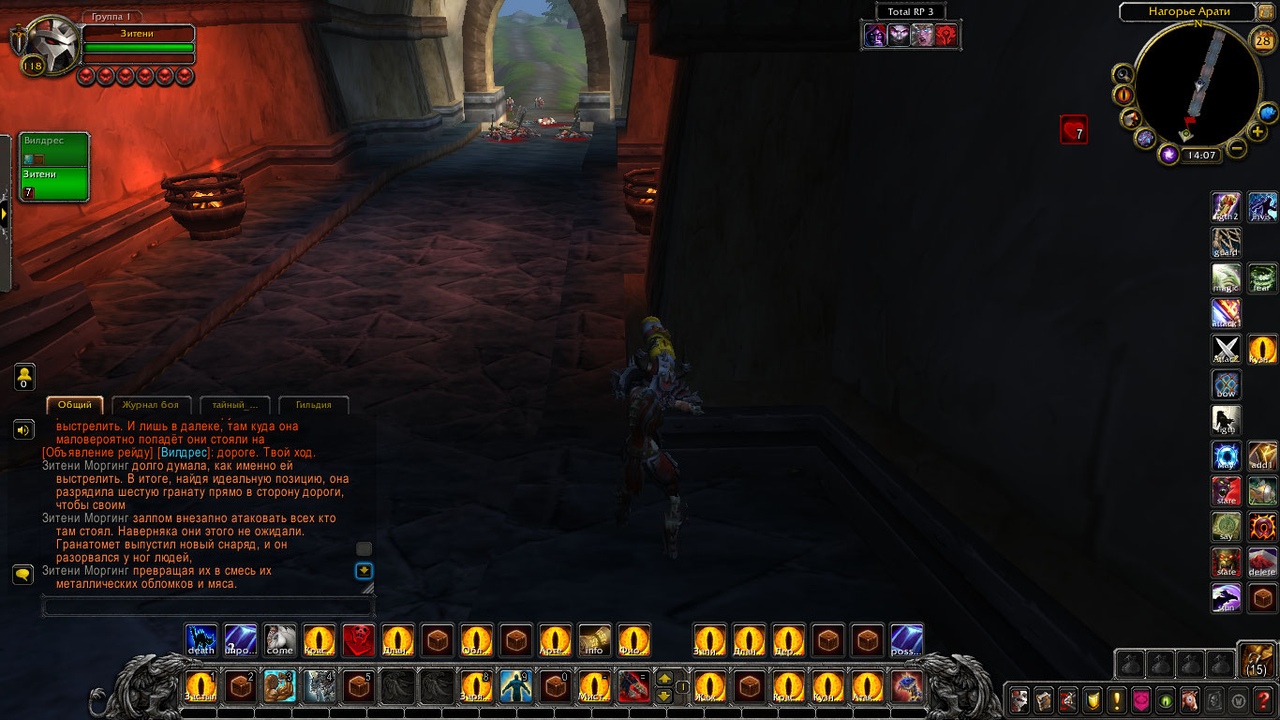
Task: Open the help menu red question mark
Action: click(x=1263, y=700)
